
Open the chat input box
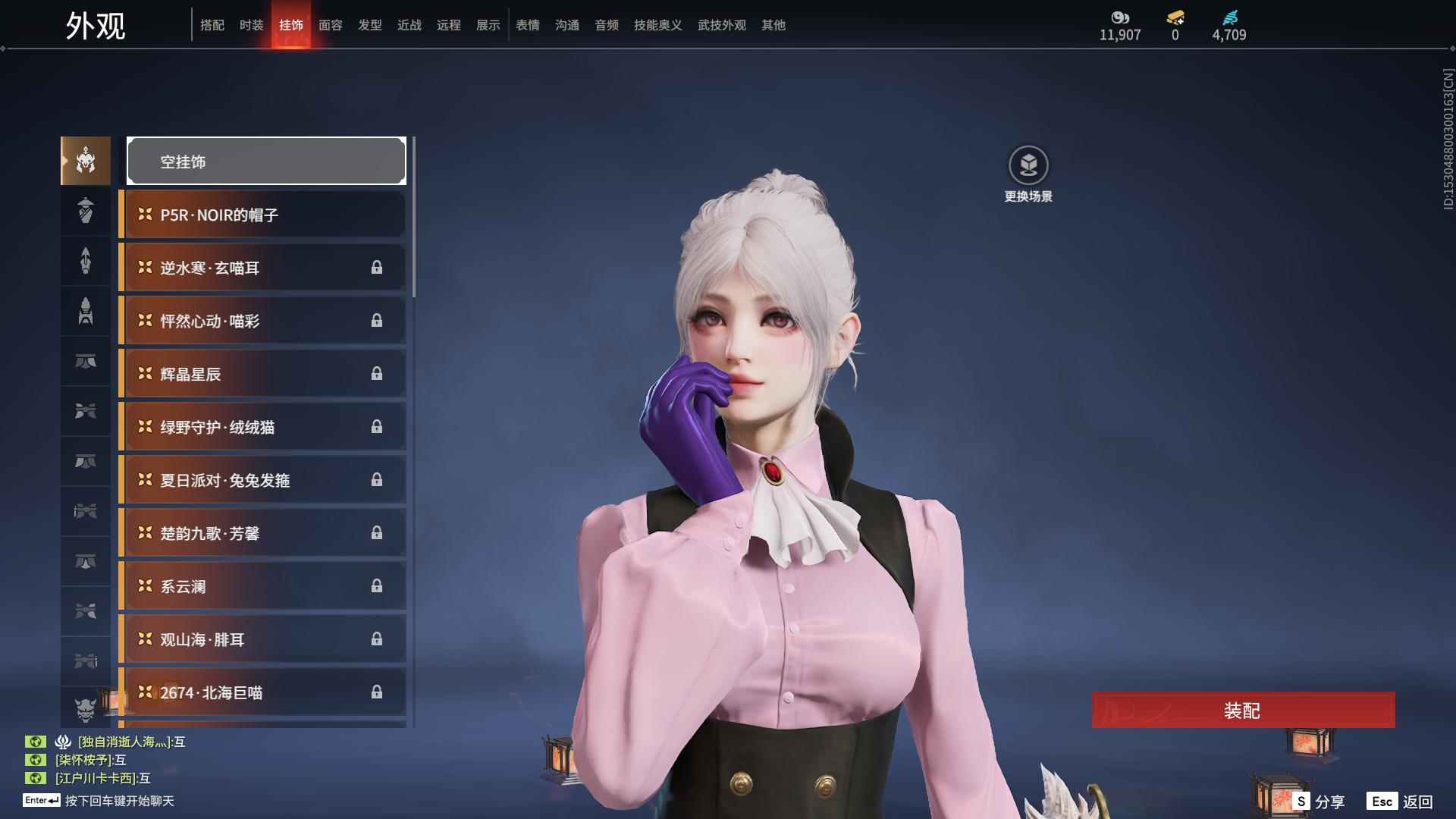pos(119,801)
